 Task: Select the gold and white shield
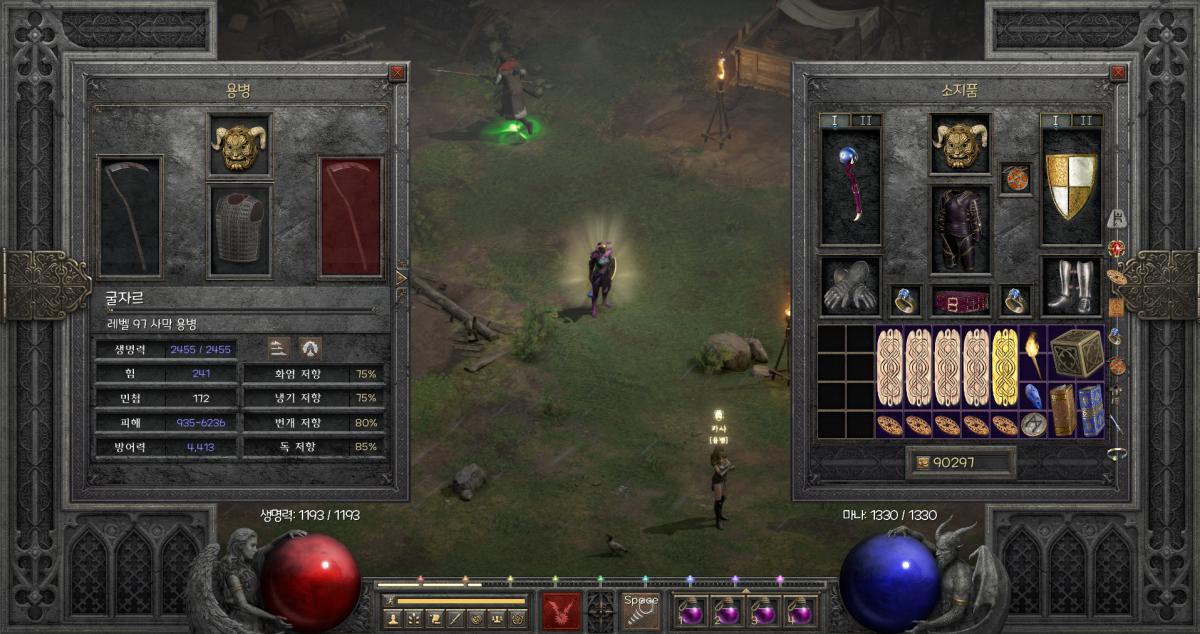[1071, 188]
